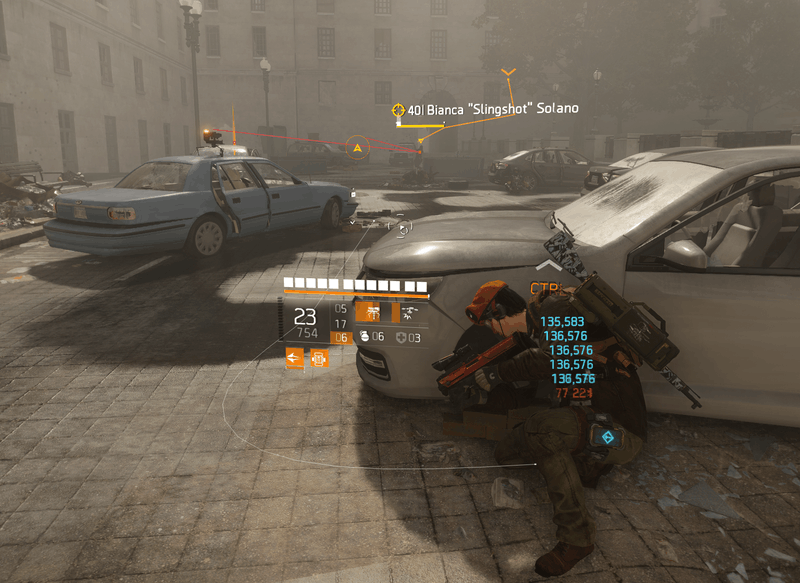Select the grenade icon

click(x=365, y=337)
